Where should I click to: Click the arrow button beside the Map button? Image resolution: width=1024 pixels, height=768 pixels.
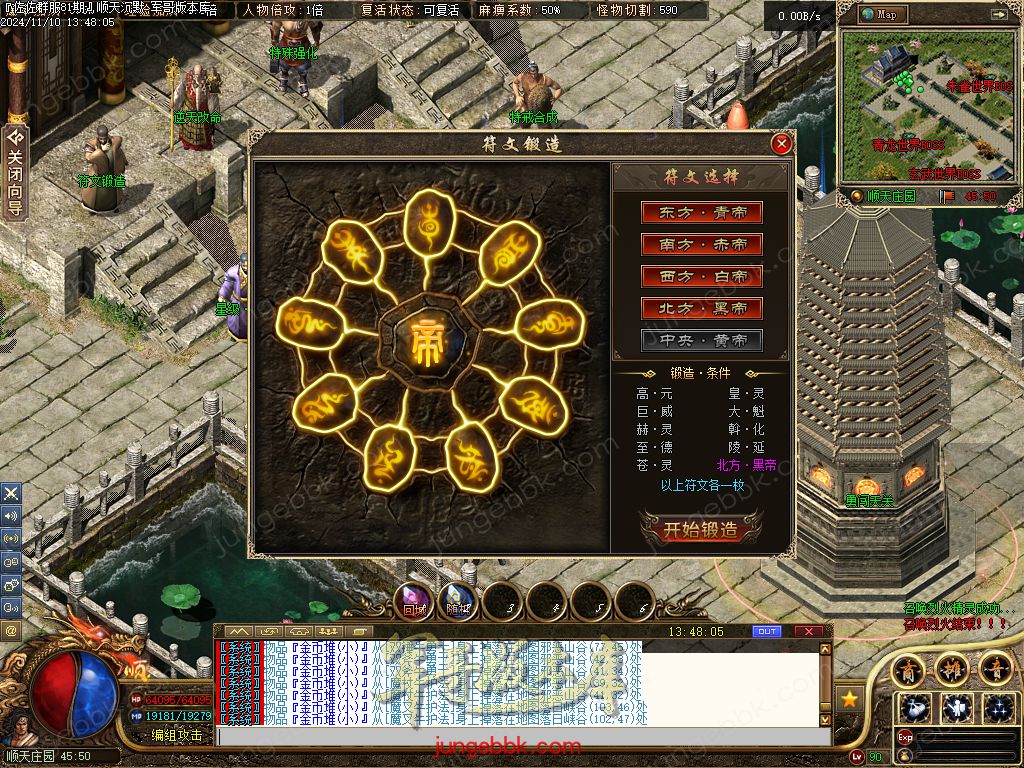tap(1000, 14)
